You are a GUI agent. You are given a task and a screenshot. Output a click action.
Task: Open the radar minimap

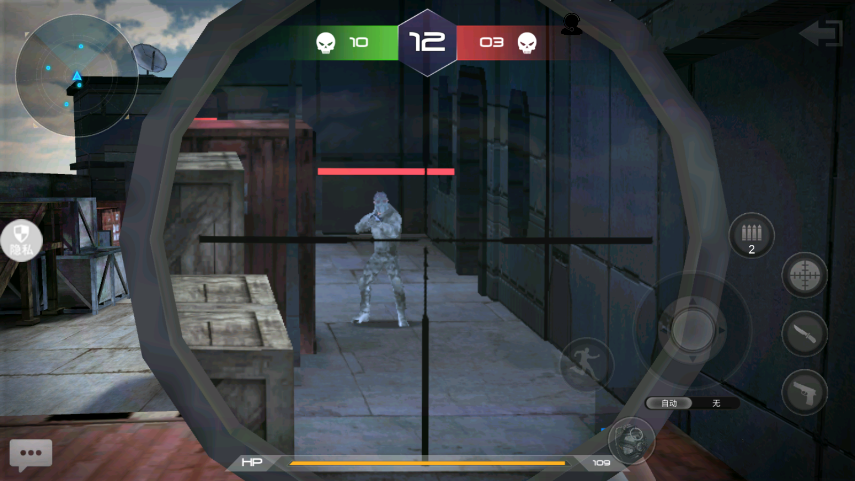[x=76, y=76]
